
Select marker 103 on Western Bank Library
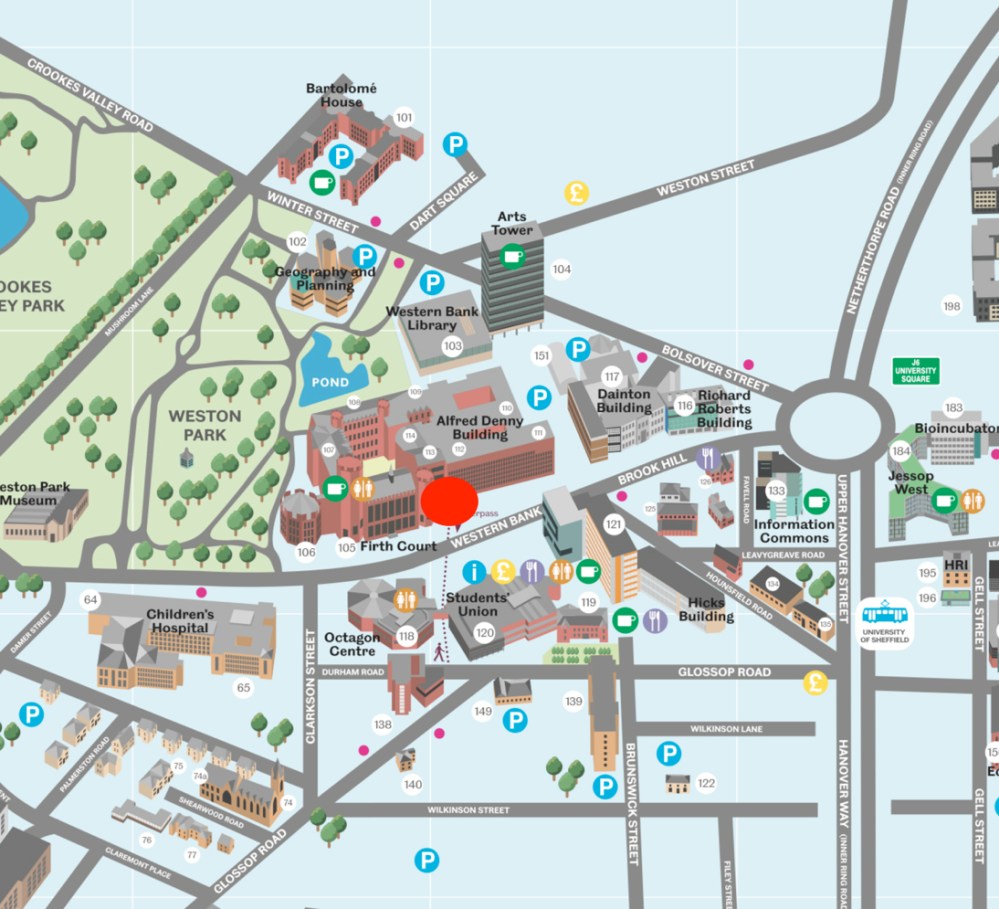(453, 346)
